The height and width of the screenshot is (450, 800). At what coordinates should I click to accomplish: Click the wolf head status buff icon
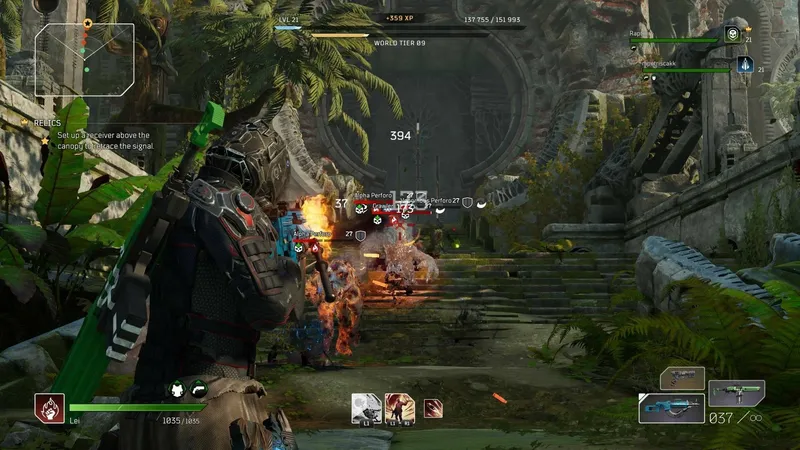(x=176, y=390)
